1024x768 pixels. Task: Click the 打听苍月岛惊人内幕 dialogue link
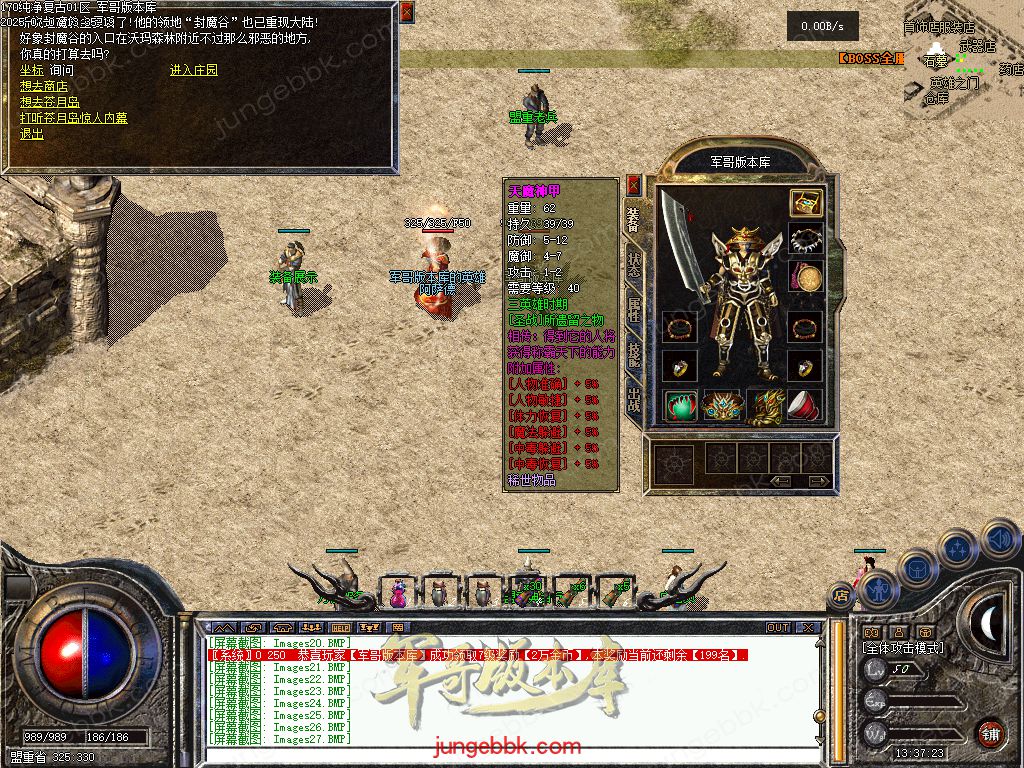[x=74, y=118]
